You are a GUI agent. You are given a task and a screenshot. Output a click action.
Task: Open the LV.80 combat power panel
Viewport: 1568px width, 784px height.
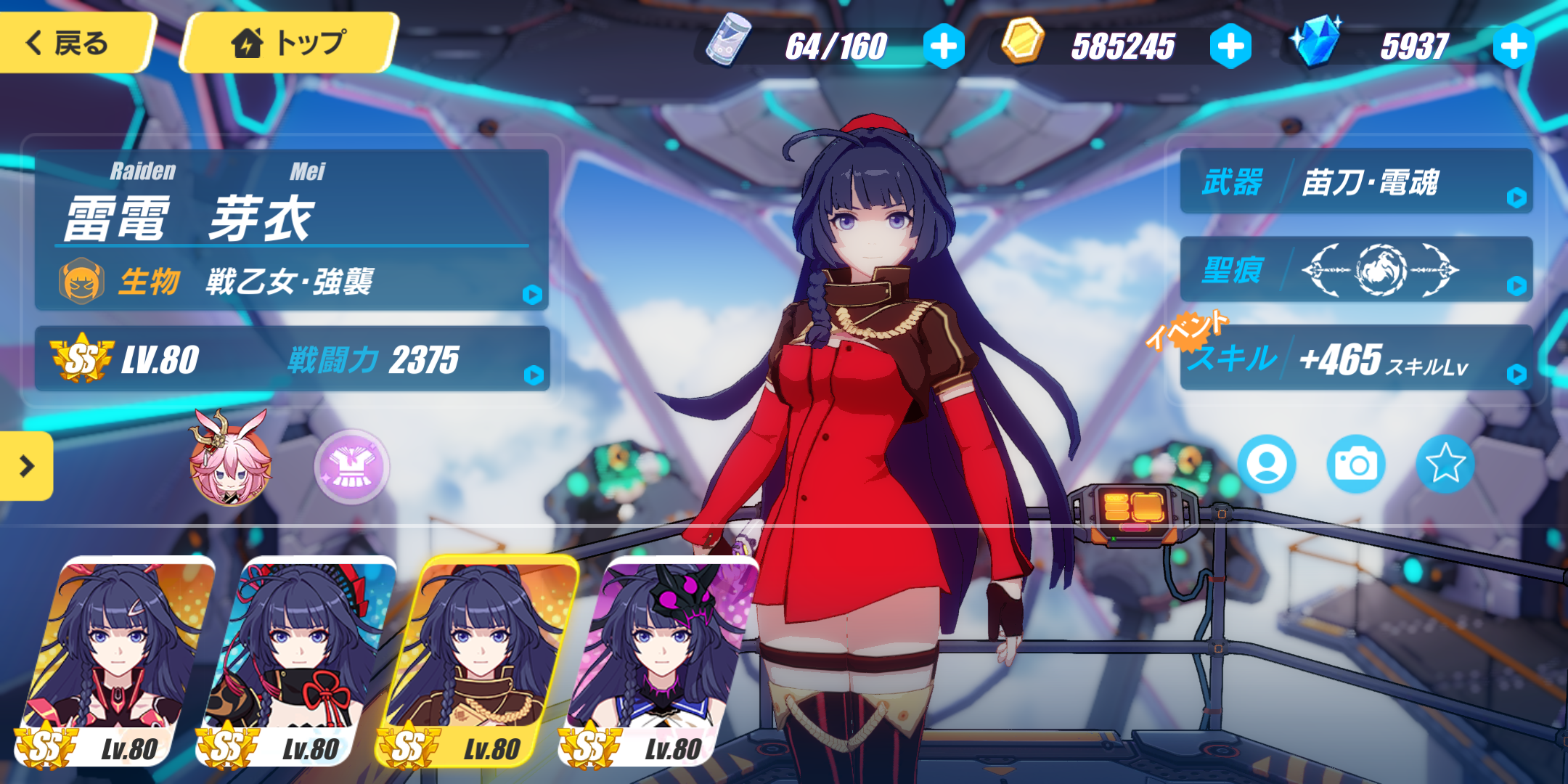pyautogui.click(x=290, y=359)
